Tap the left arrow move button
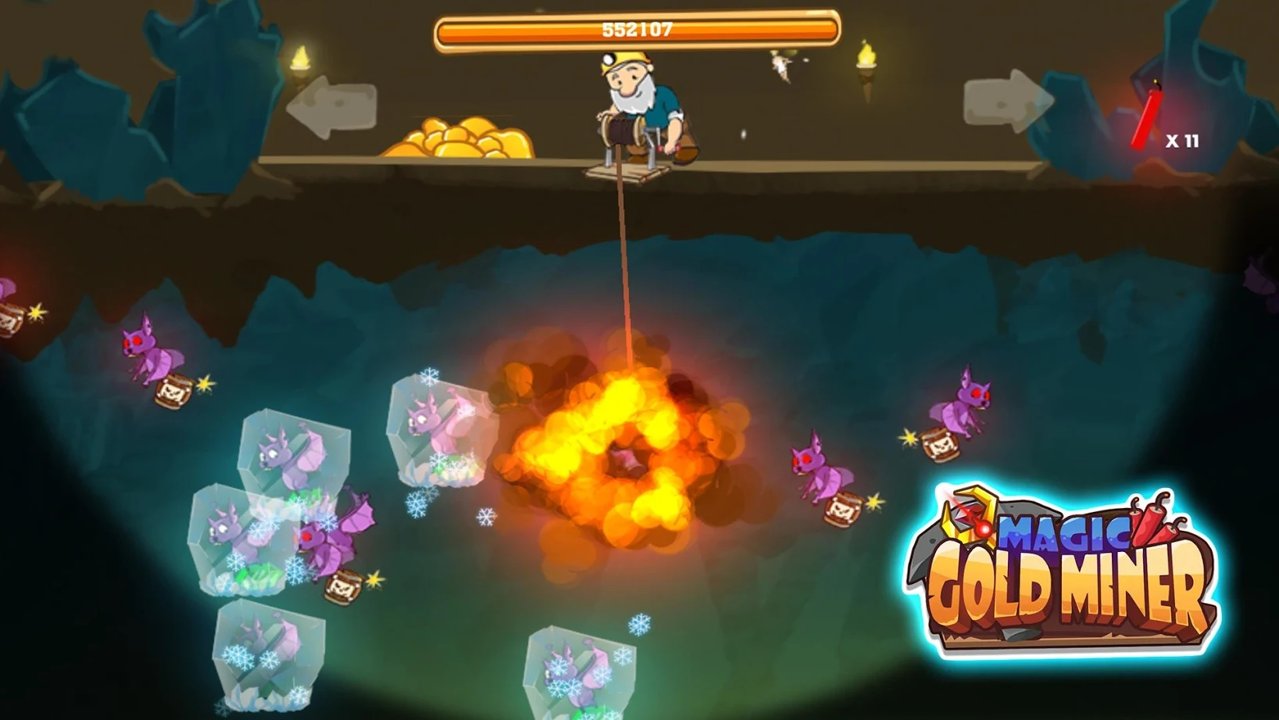Image resolution: width=1279 pixels, height=720 pixels. coord(331,108)
